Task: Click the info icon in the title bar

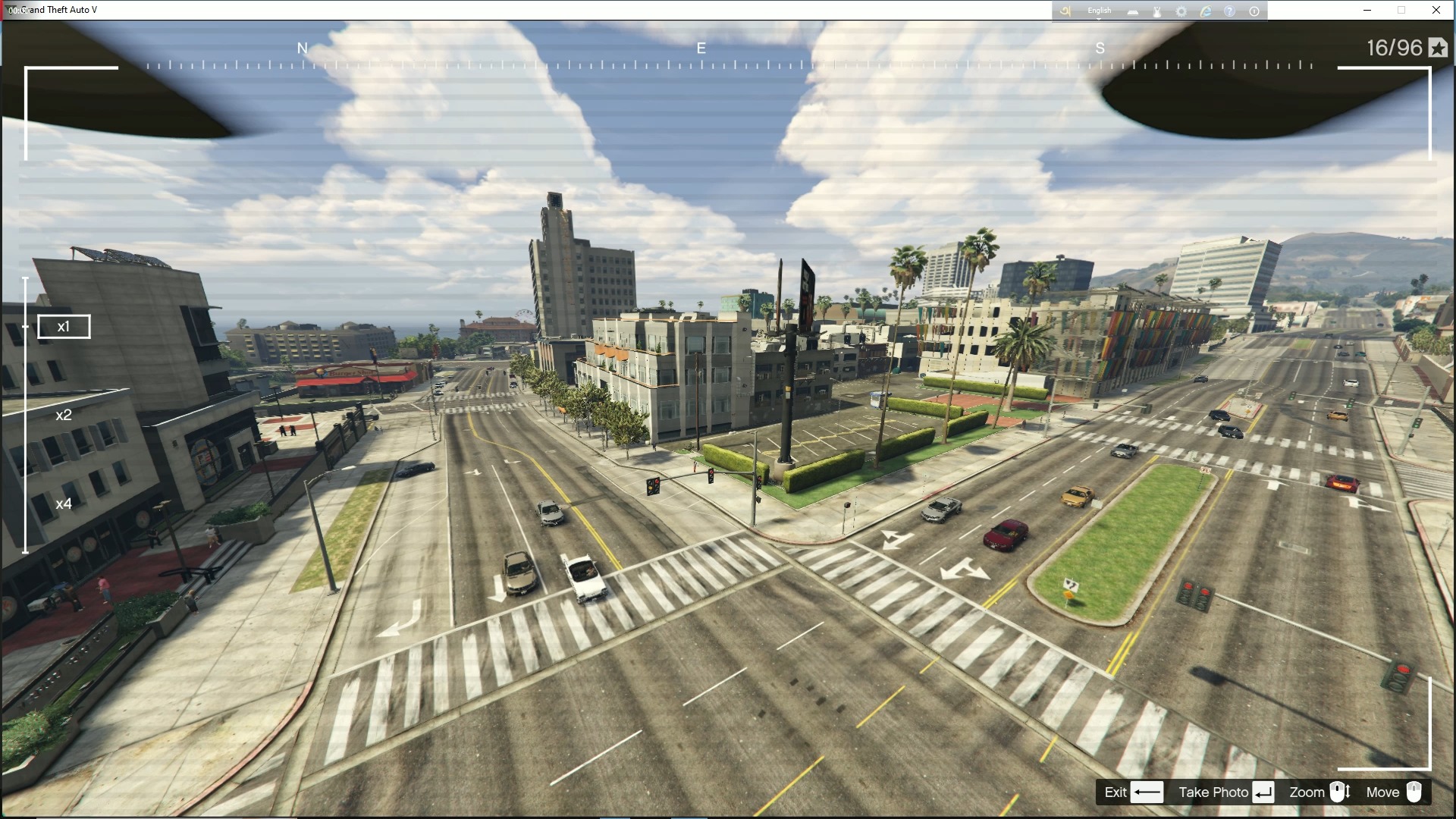Action: (1254, 11)
